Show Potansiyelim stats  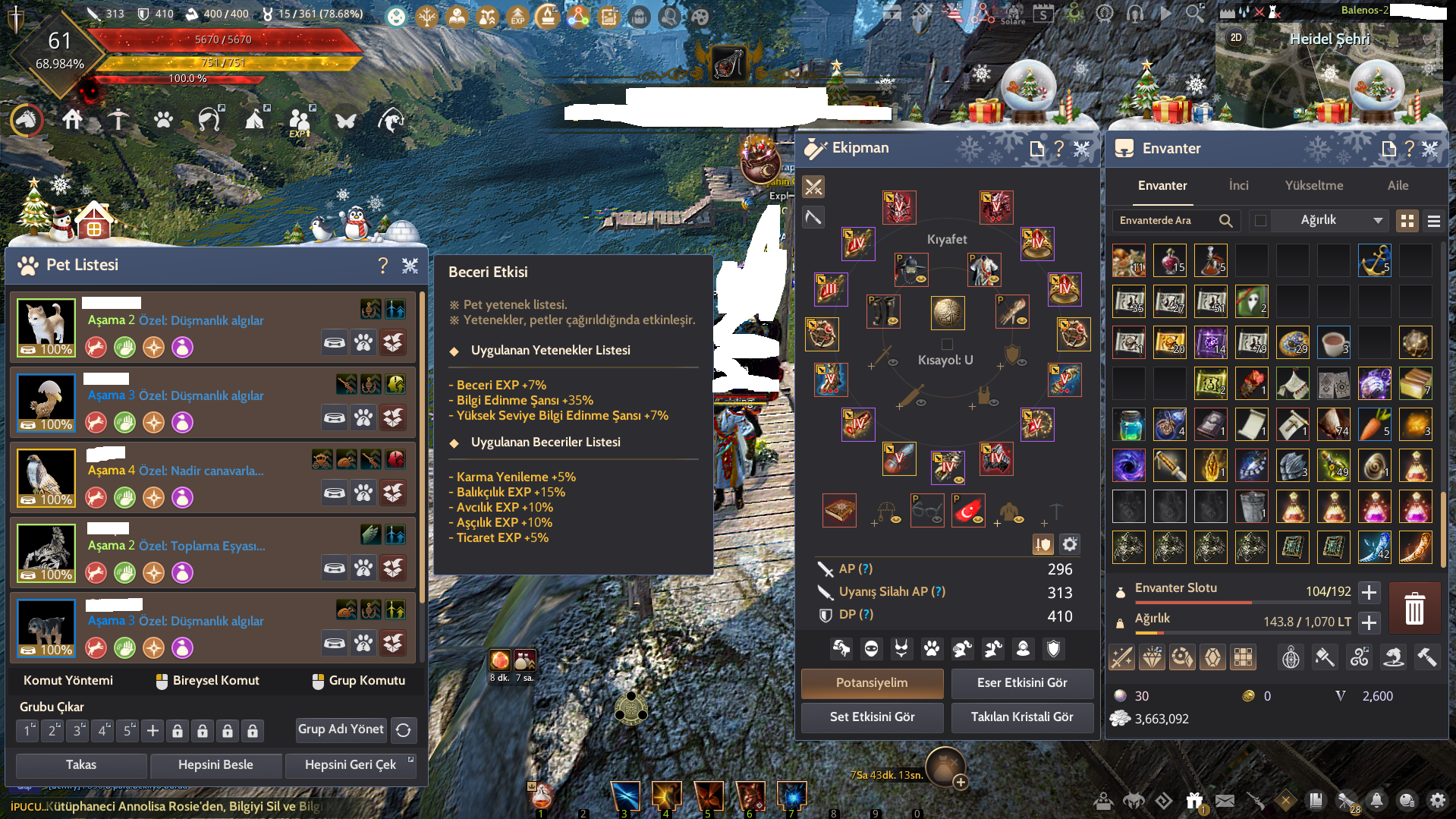coord(872,682)
